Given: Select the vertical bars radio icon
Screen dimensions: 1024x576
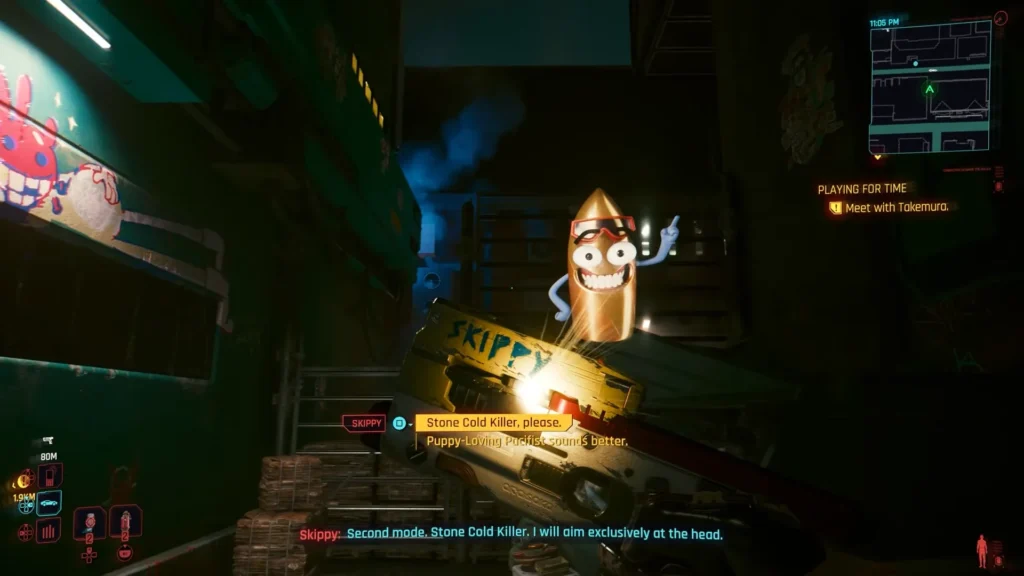Looking at the screenshot, I should point(48,530).
